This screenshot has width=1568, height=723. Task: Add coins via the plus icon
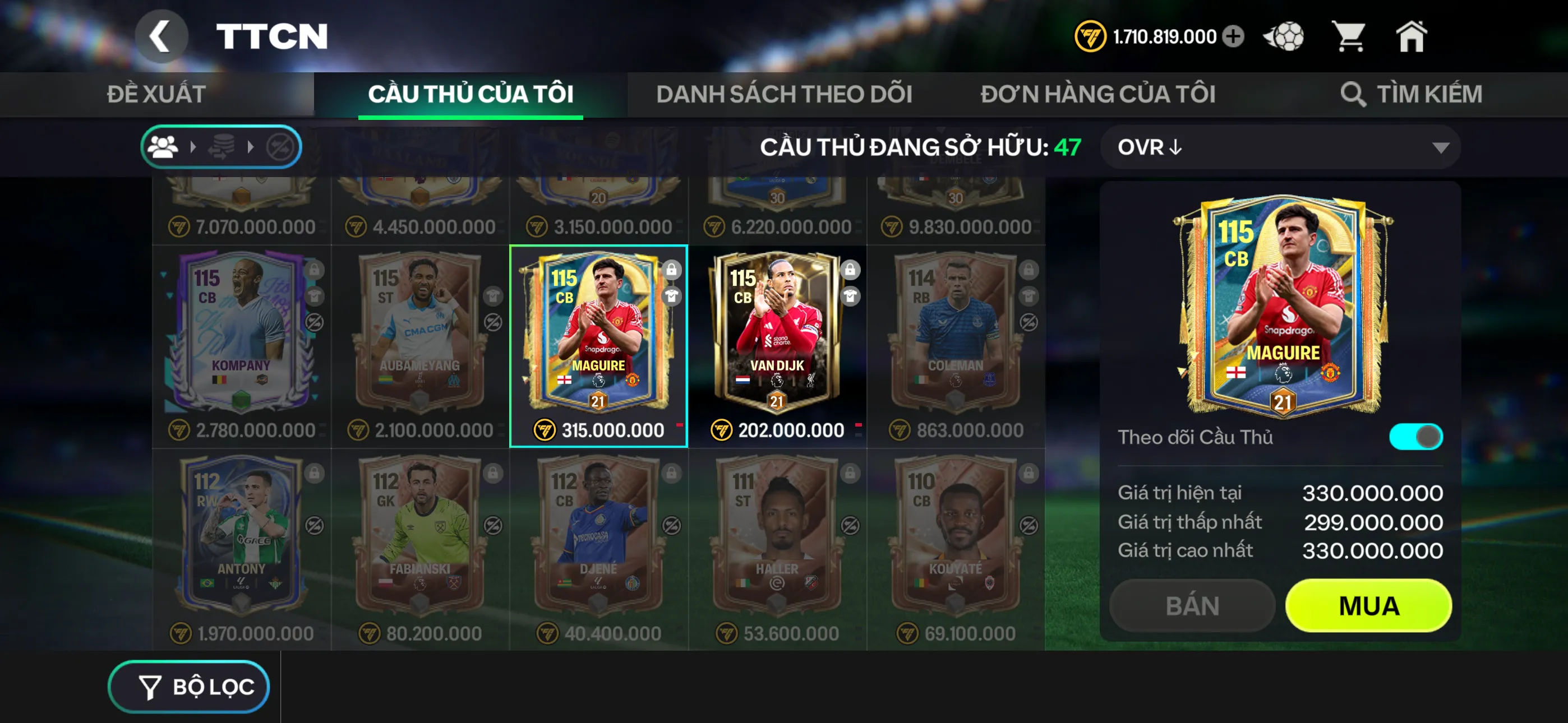coord(1233,36)
